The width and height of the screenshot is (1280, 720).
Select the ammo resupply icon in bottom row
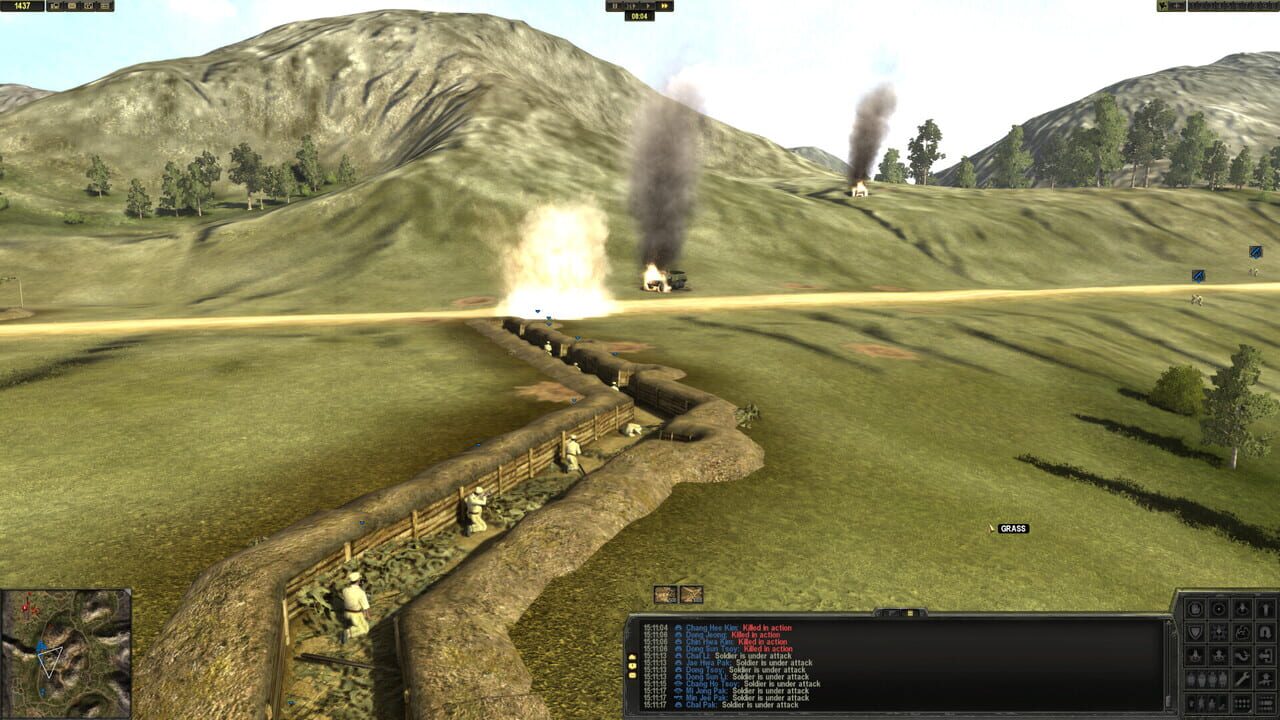pyautogui.click(x=1240, y=703)
